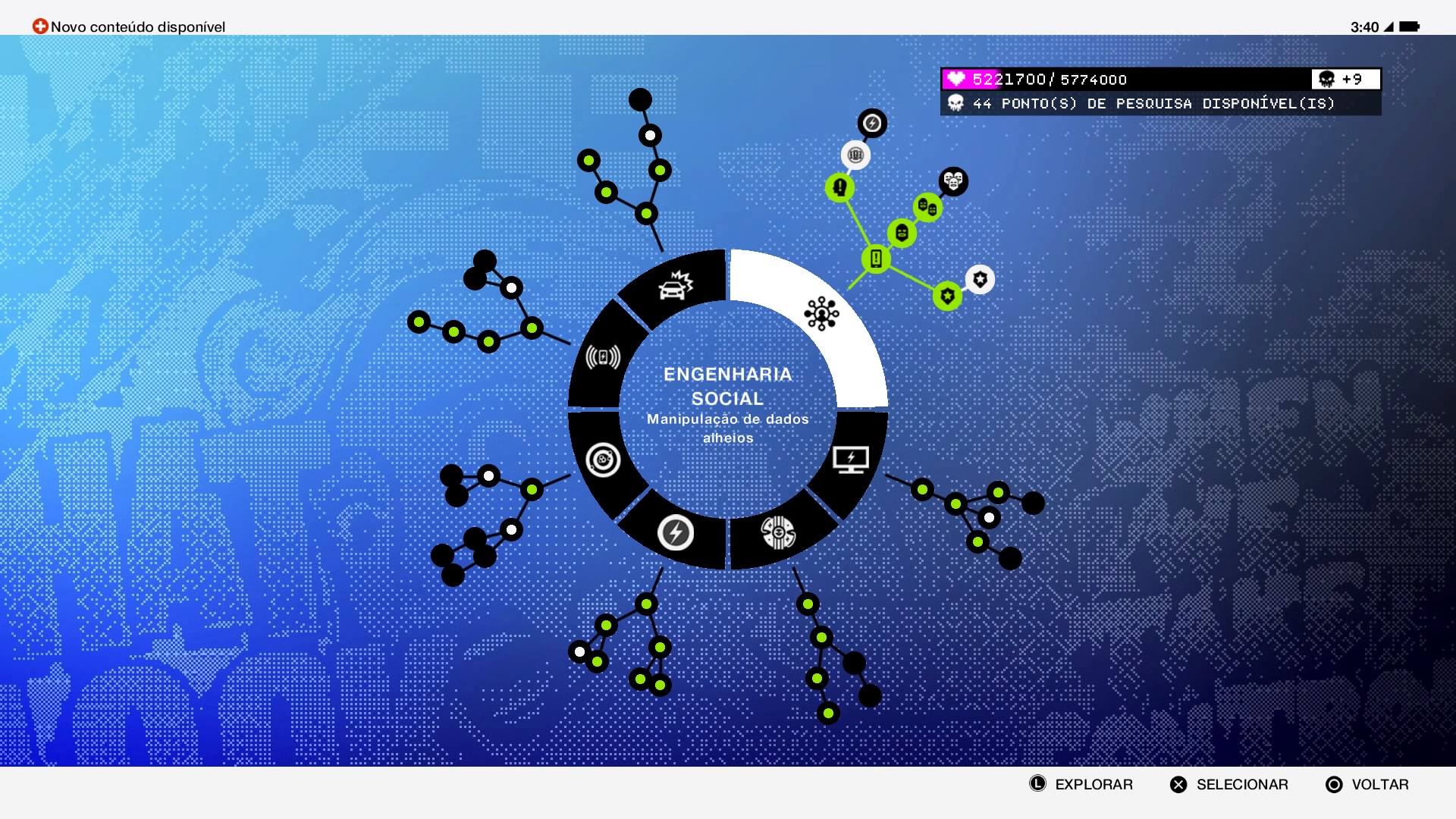This screenshot has height=819, width=1456.
Task: Open the monitor with lightning hacking segment
Action: pos(852,457)
